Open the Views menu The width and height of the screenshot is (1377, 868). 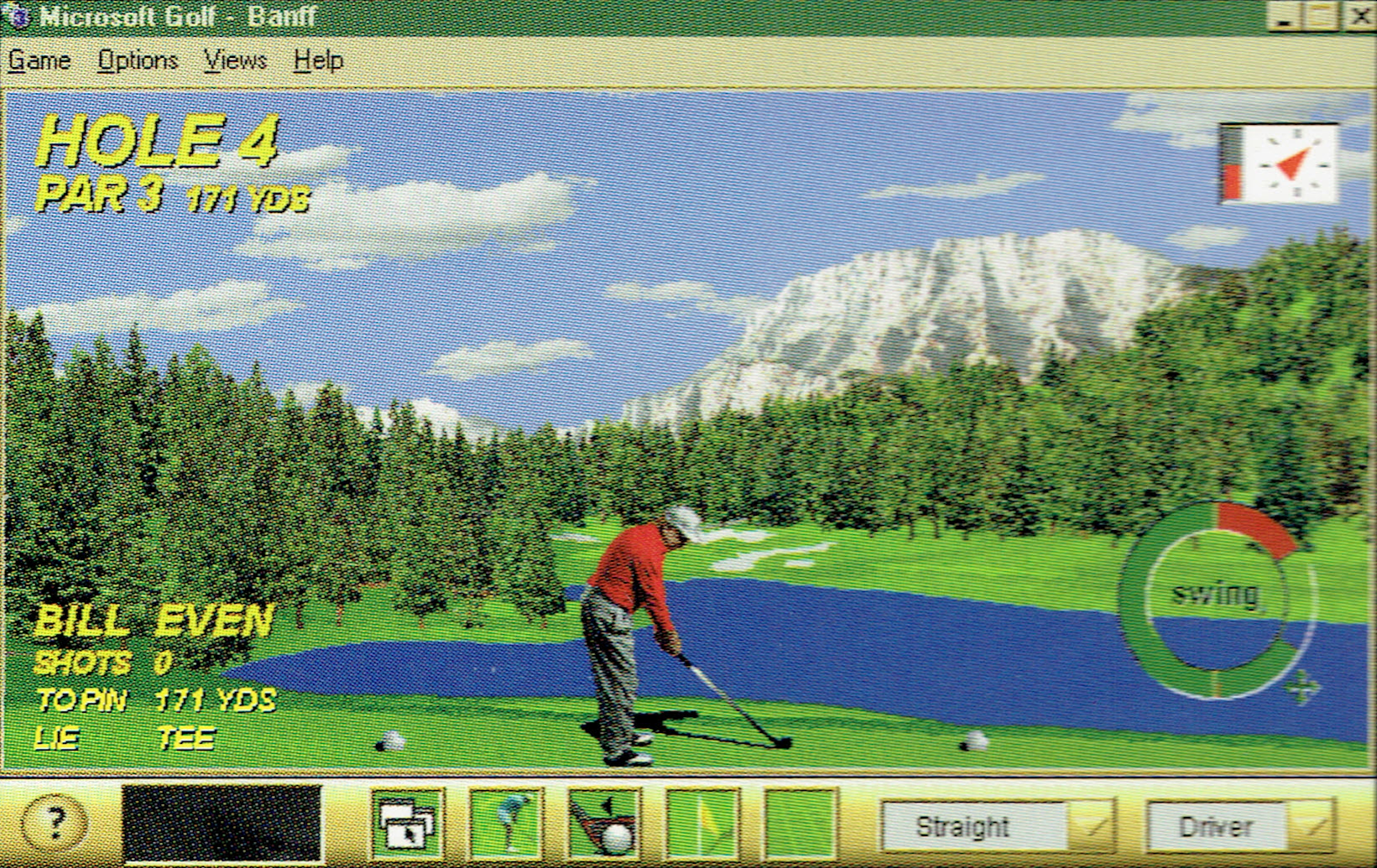point(236,60)
